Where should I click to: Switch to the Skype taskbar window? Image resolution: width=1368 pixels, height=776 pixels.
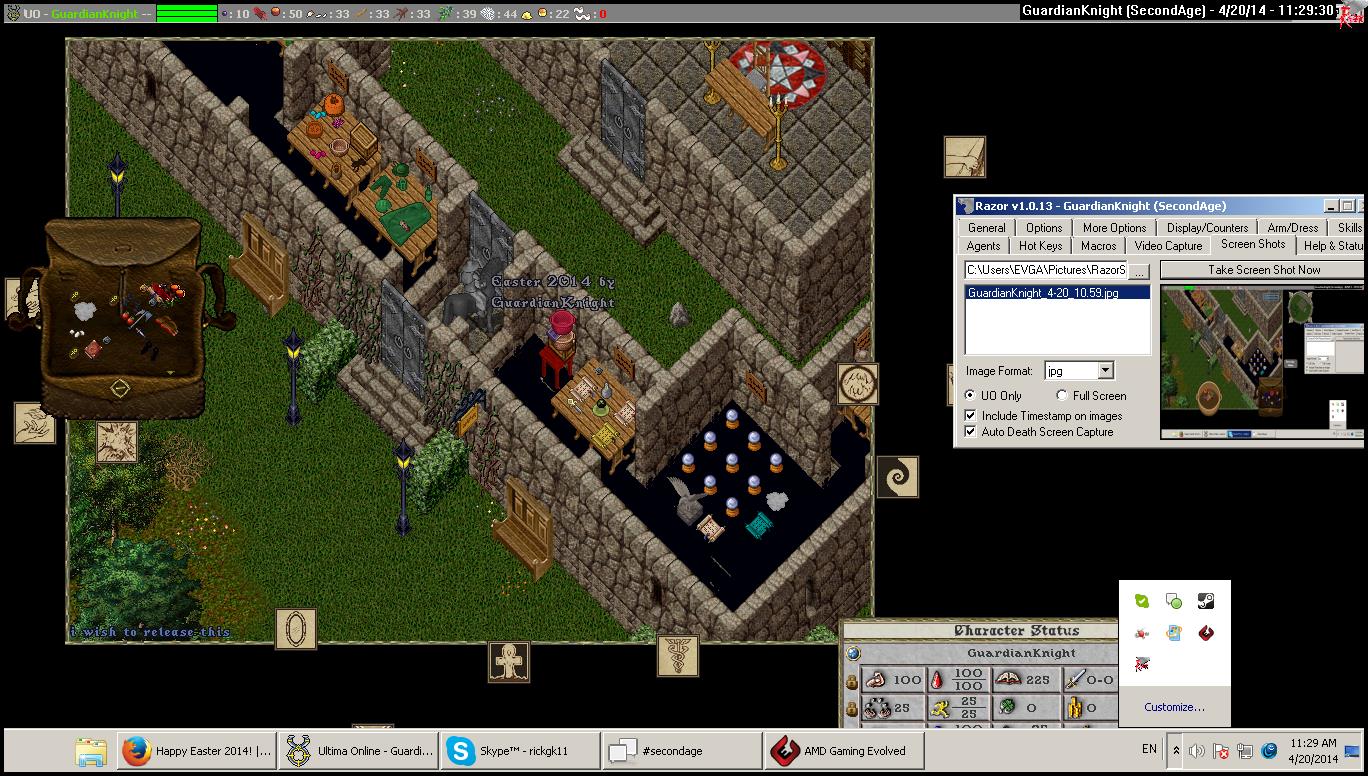tap(520, 751)
